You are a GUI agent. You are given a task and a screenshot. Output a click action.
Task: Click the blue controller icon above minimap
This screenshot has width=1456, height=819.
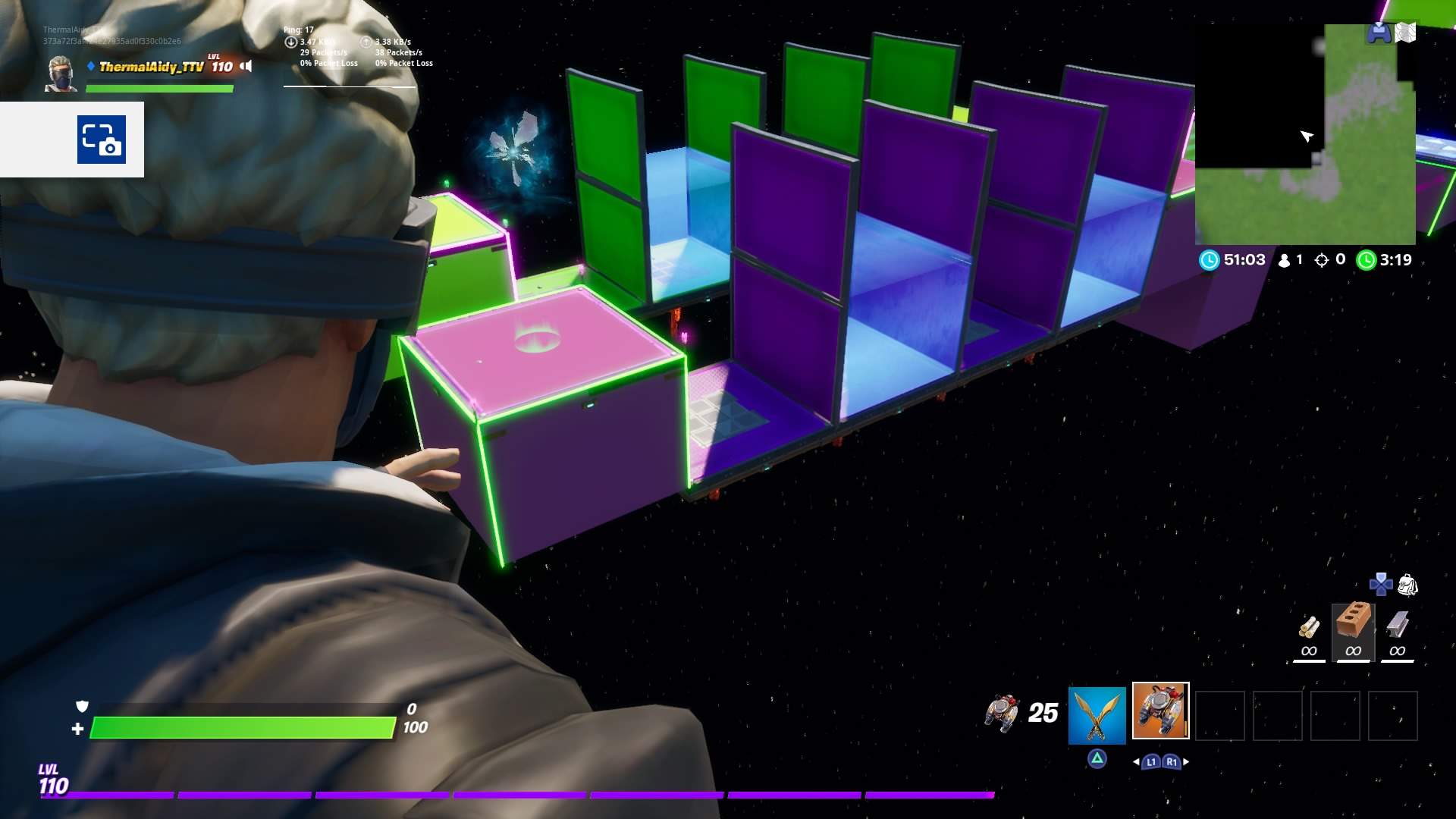click(x=1379, y=33)
